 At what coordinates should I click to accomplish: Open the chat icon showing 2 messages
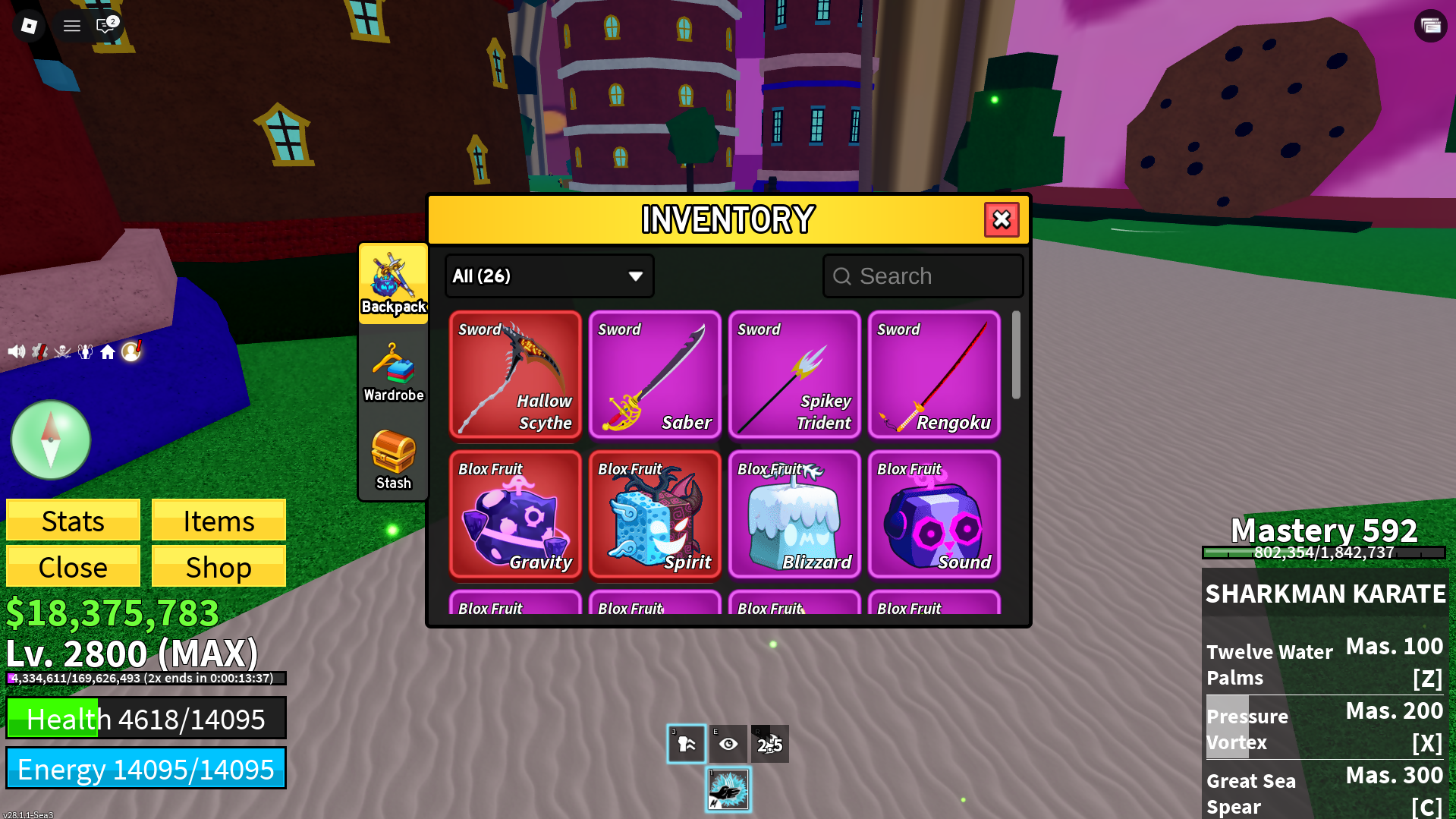[106, 25]
